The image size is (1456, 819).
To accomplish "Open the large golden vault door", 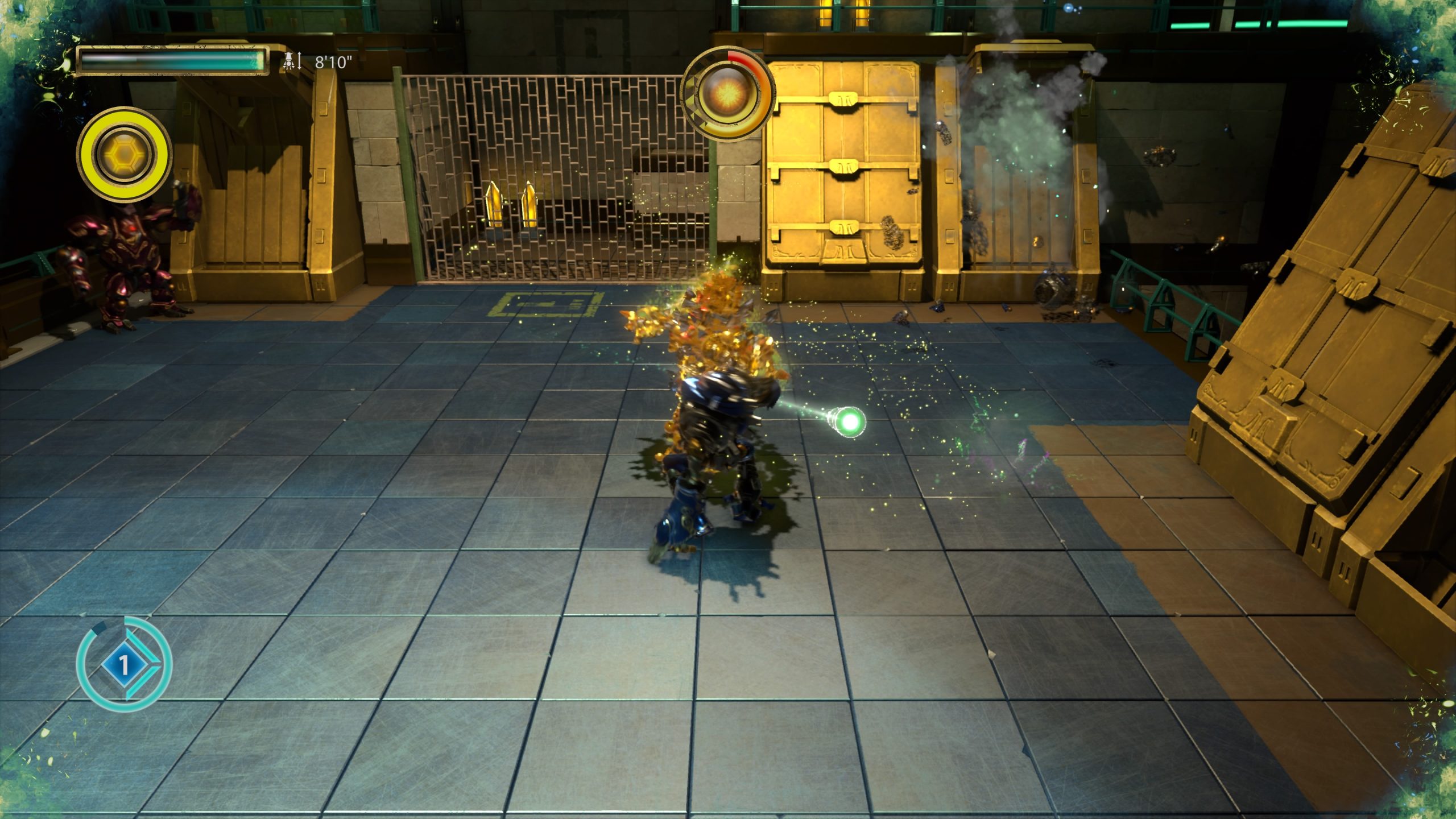I will [x=845, y=165].
